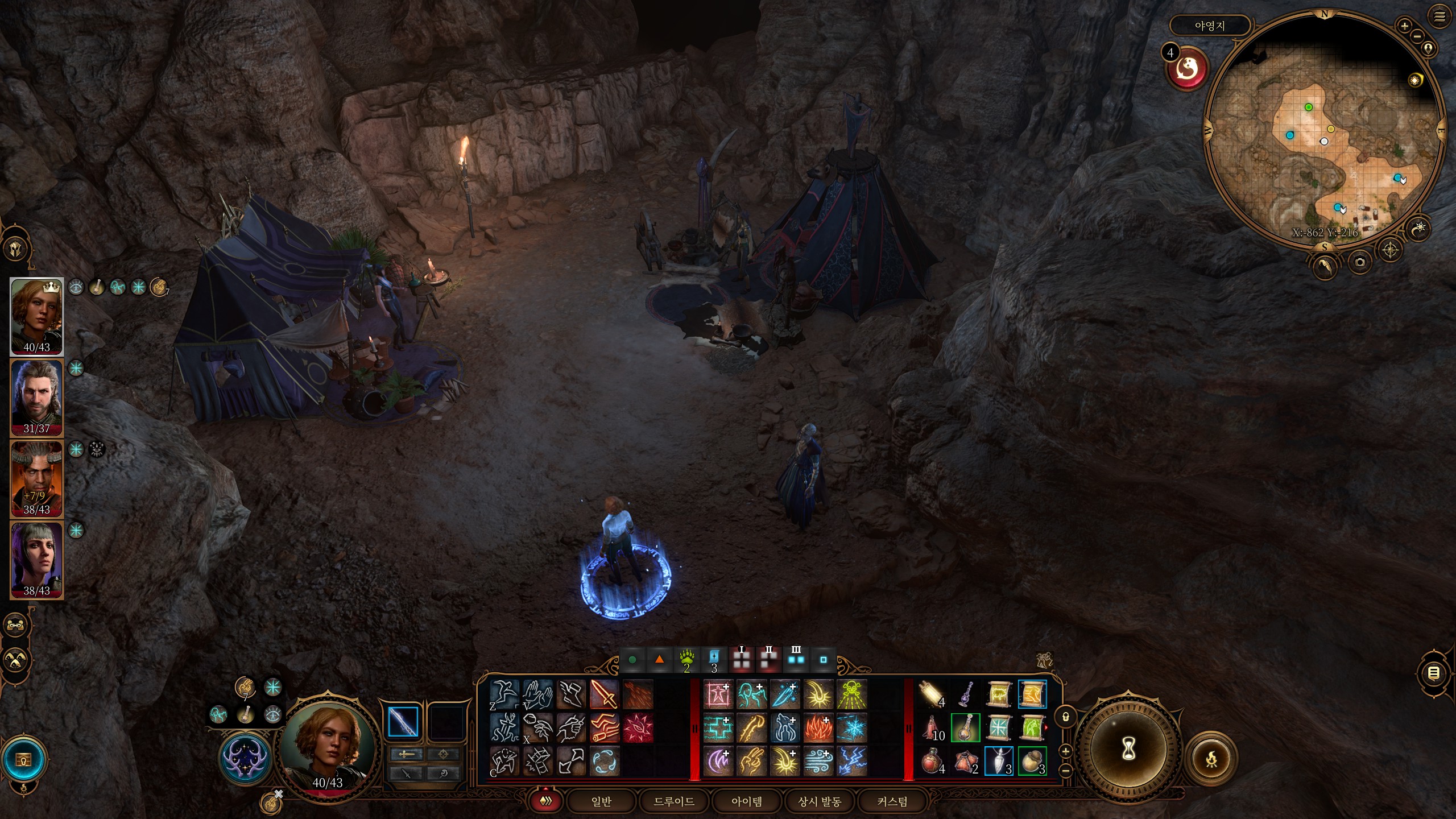Click the hourglass end turn button
The height and width of the screenshot is (819, 1456).
coord(1128,749)
